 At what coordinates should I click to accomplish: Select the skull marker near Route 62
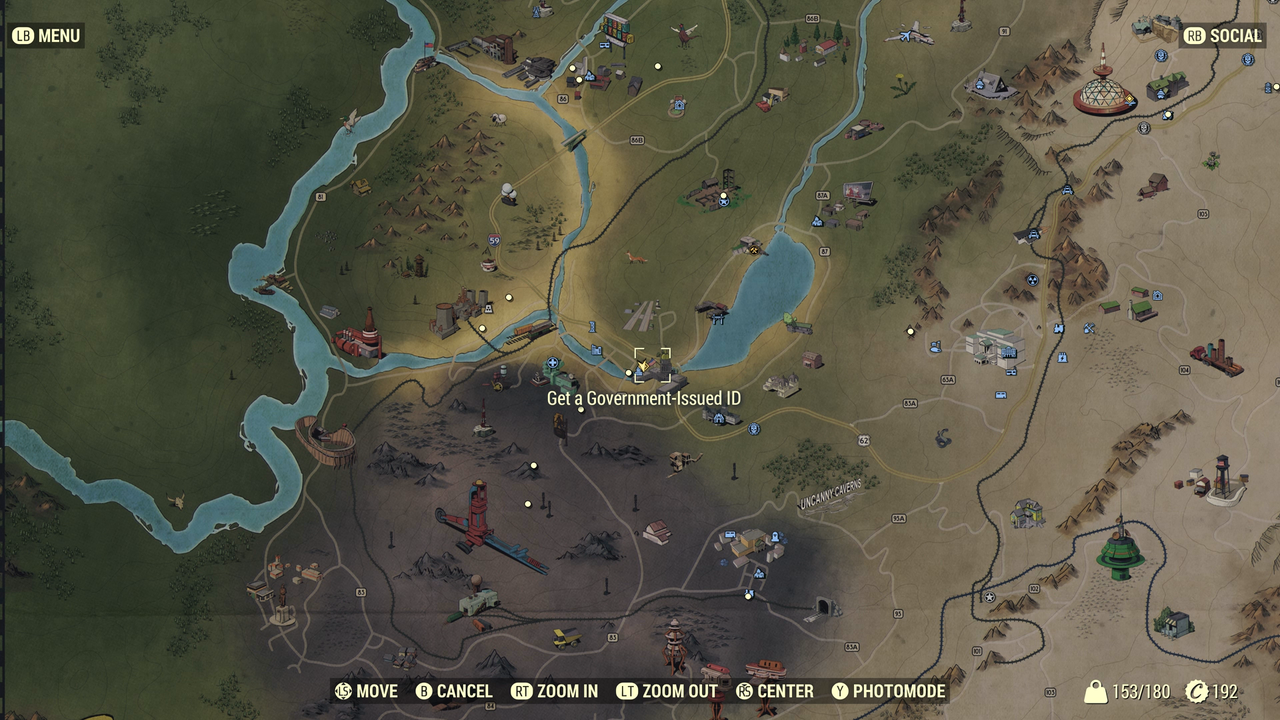tap(753, 430)
